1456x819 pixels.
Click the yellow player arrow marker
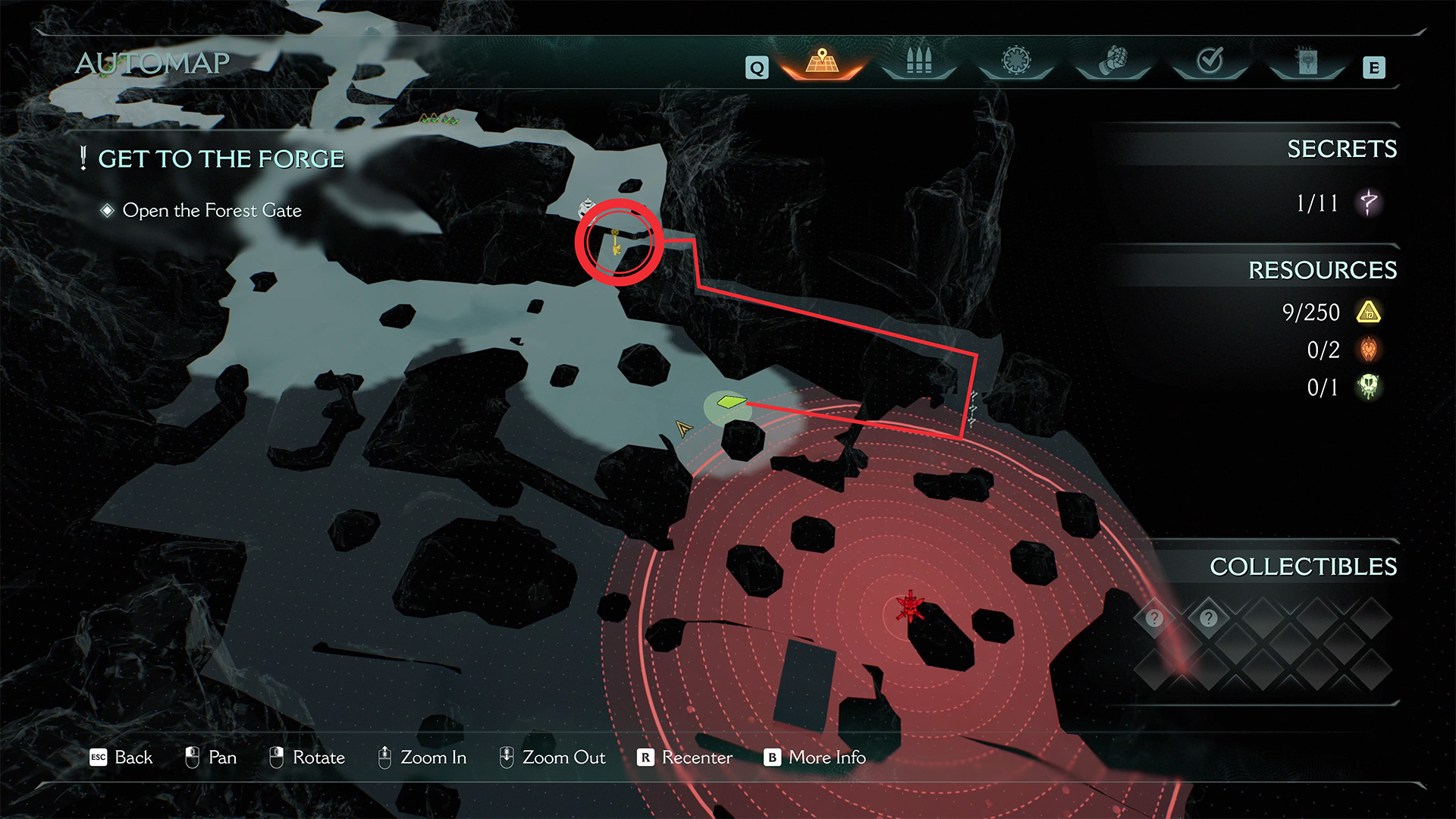click(683, 428)
